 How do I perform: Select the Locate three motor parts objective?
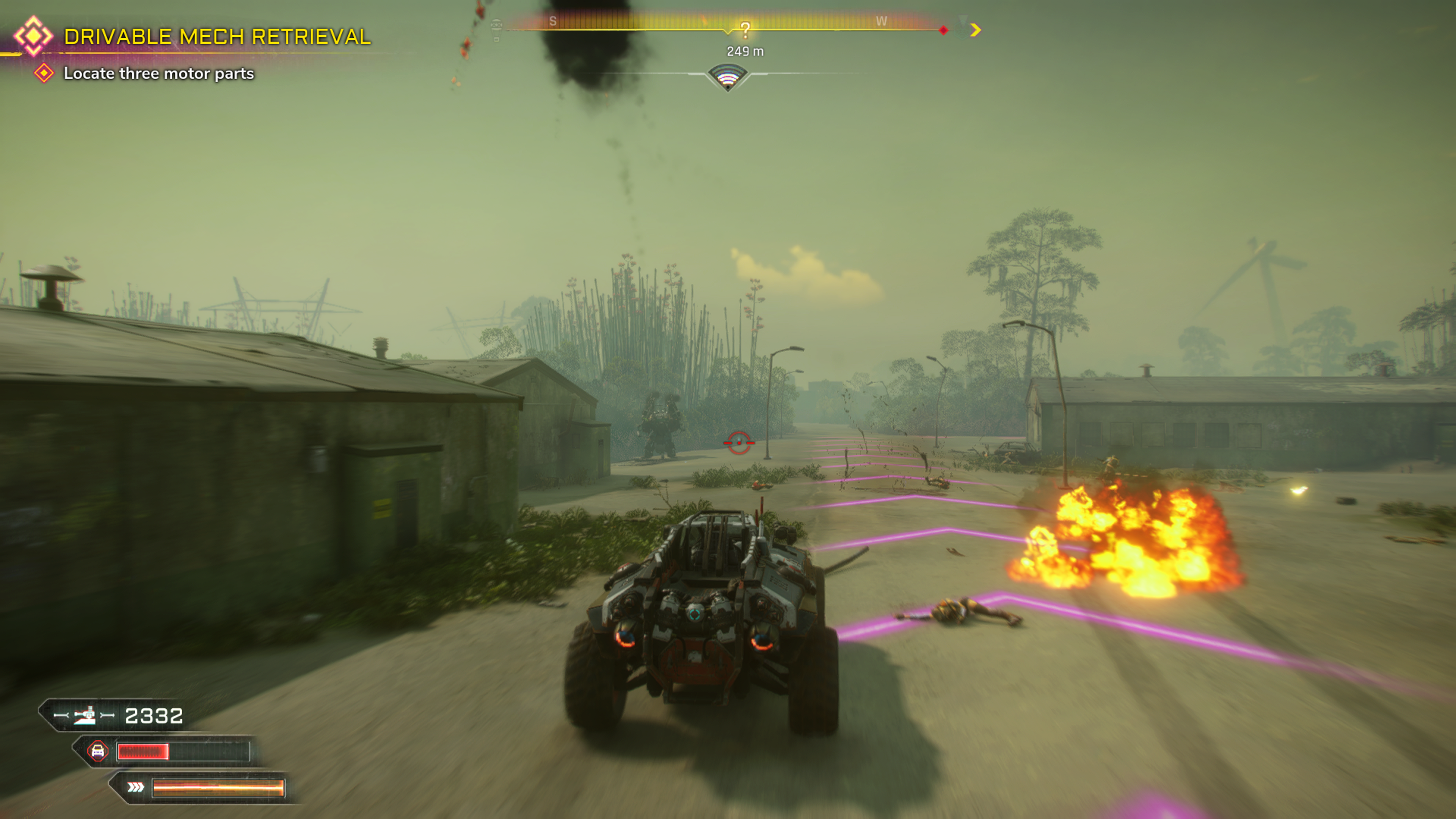click(158, 74)
